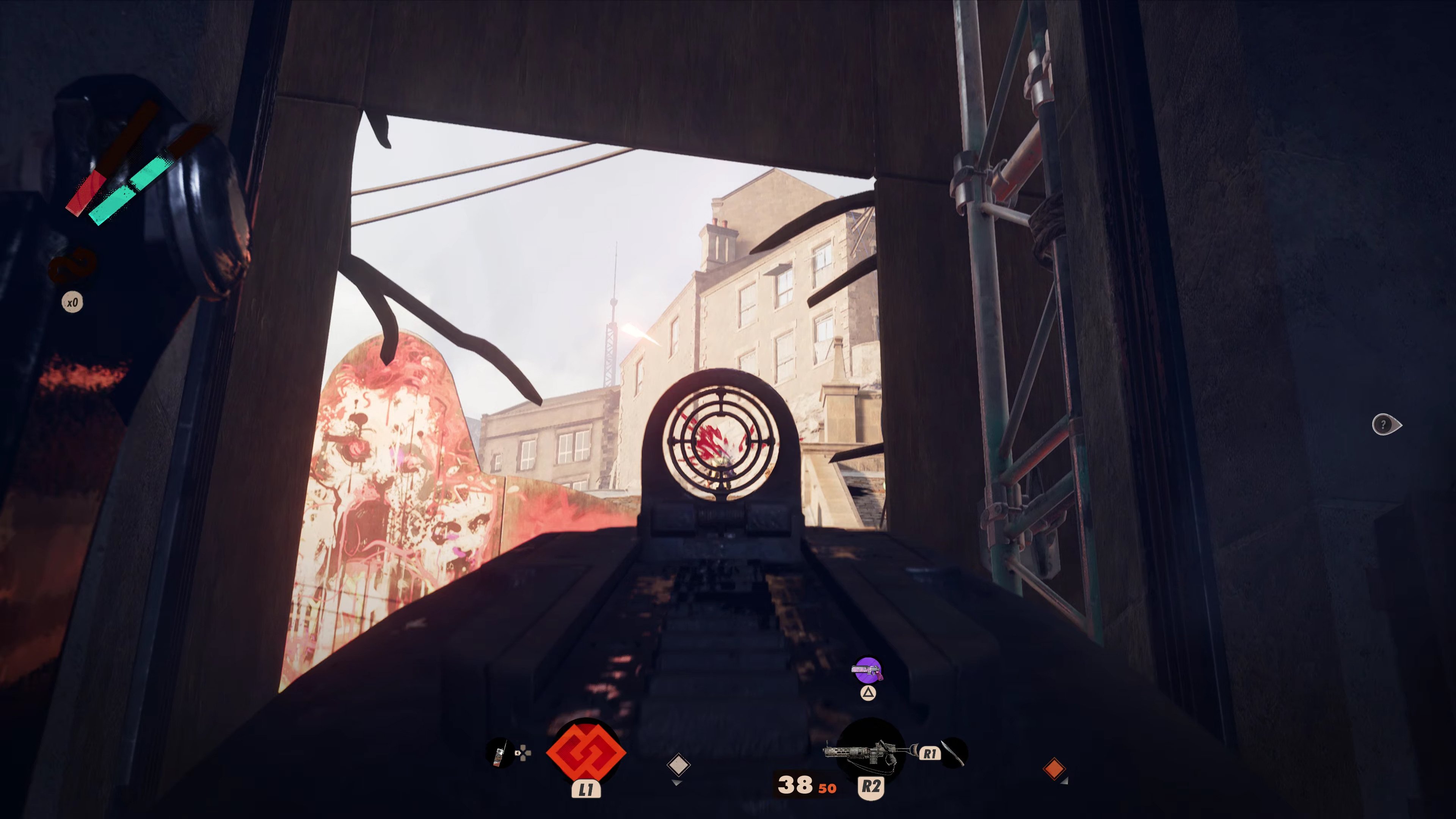Screen dimensions: 1456x819
Task: Click the R2 machine gun weapon icon
Action: click(872, 752)
